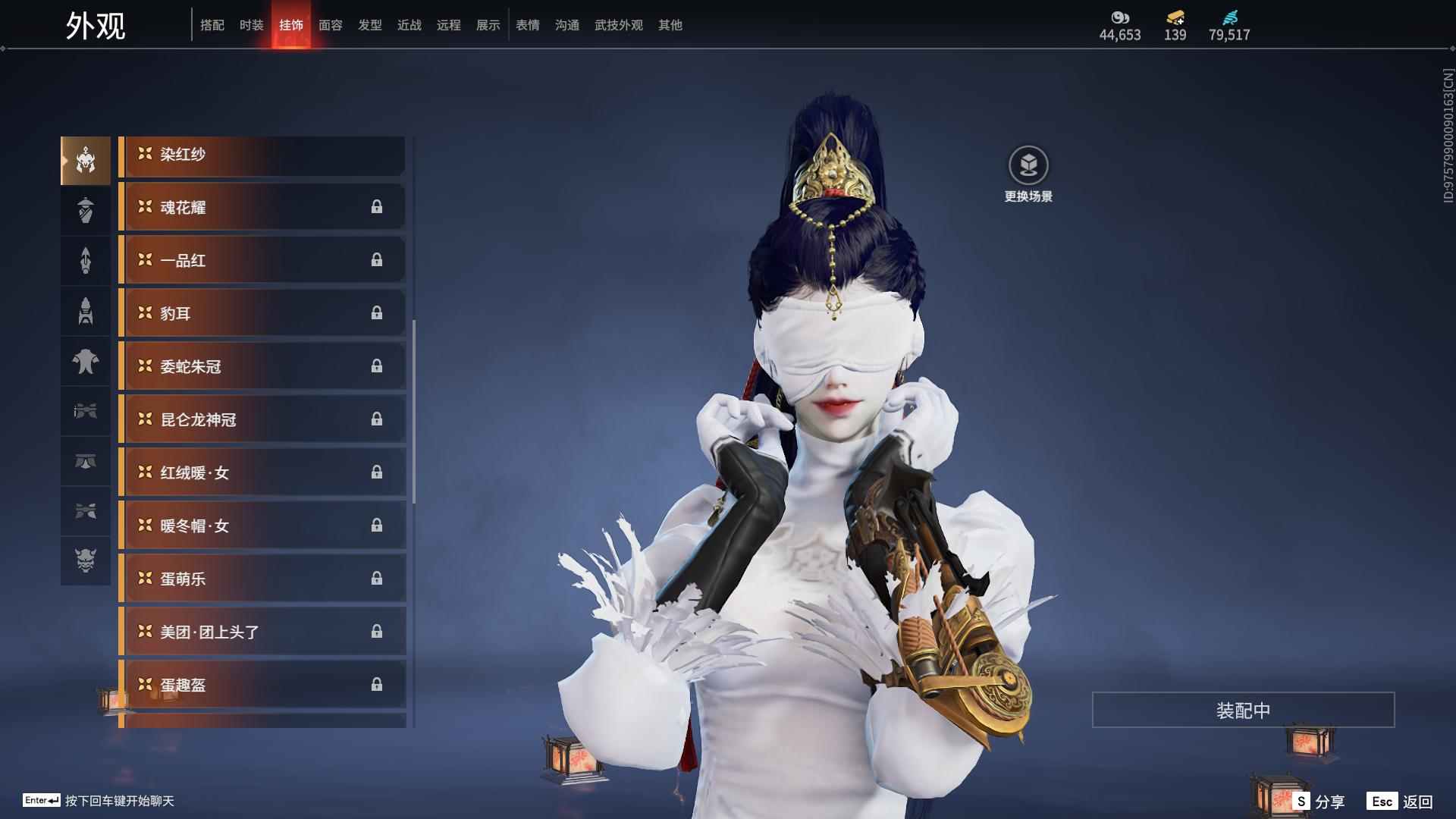Click the 装配中 button

[x=1243, y=711]
